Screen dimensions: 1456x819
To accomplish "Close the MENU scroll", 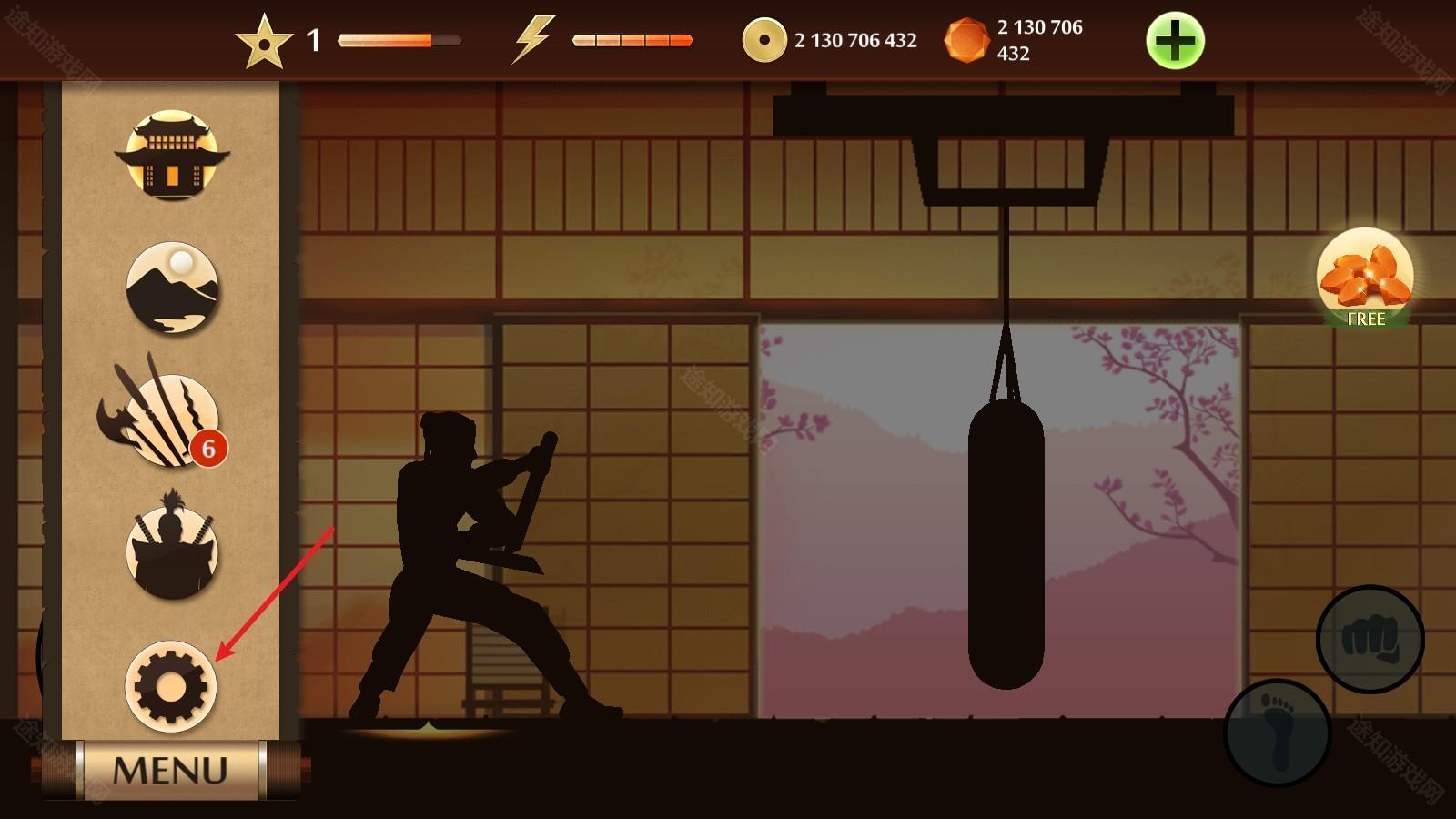I will pos(170,770).
